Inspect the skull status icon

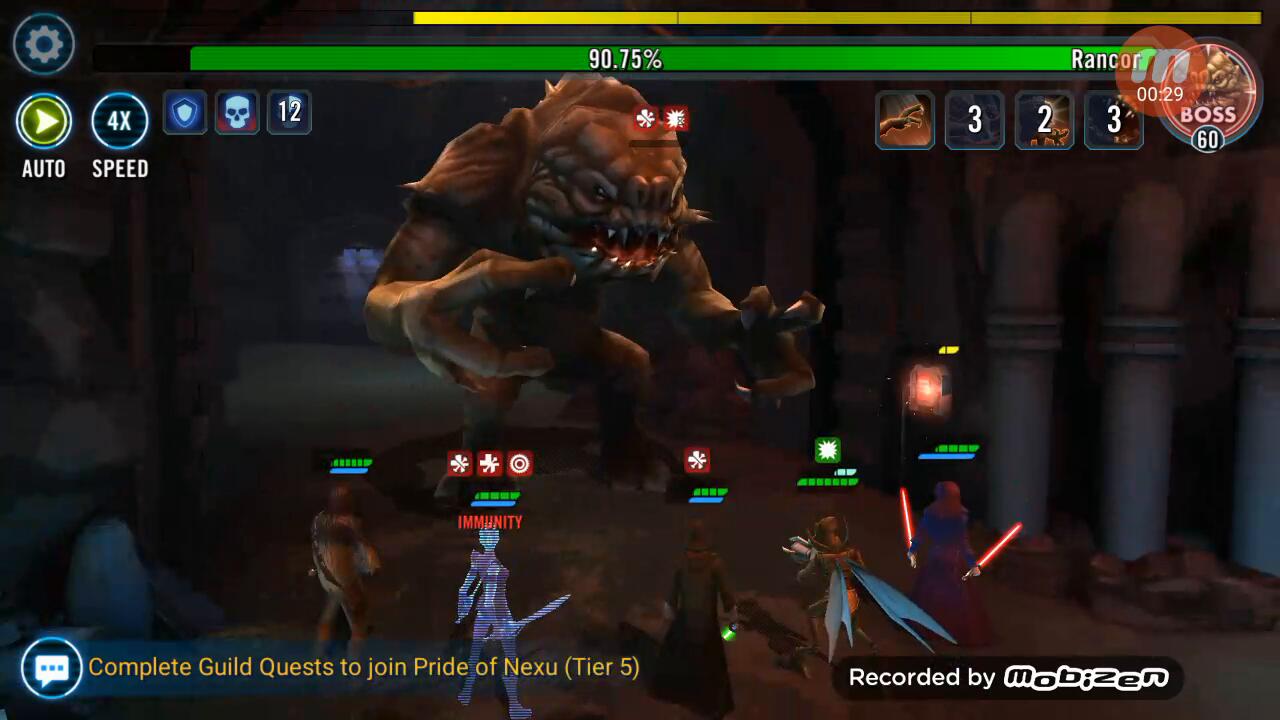236,112
